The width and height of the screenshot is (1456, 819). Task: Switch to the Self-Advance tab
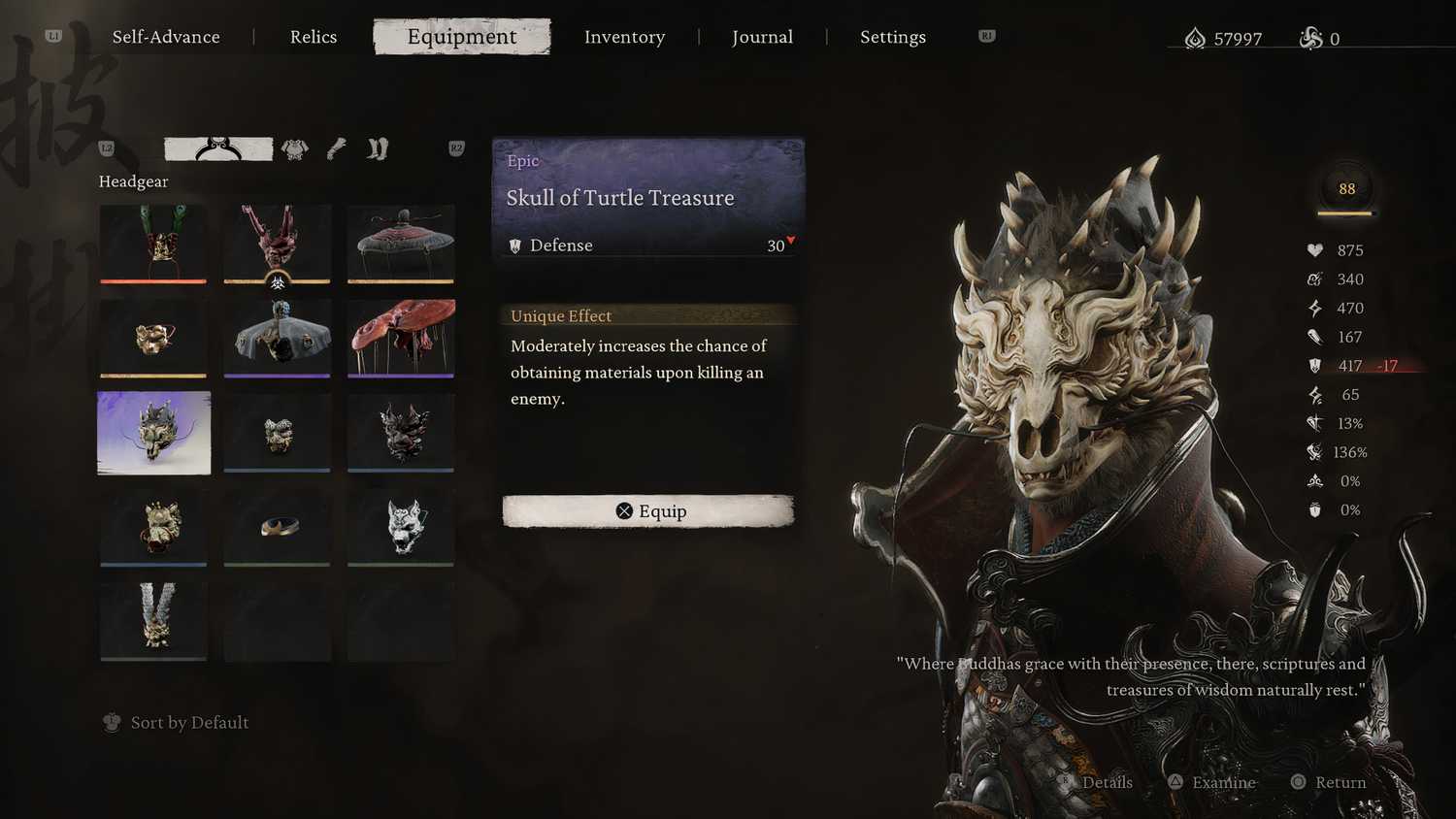(166, 37)
